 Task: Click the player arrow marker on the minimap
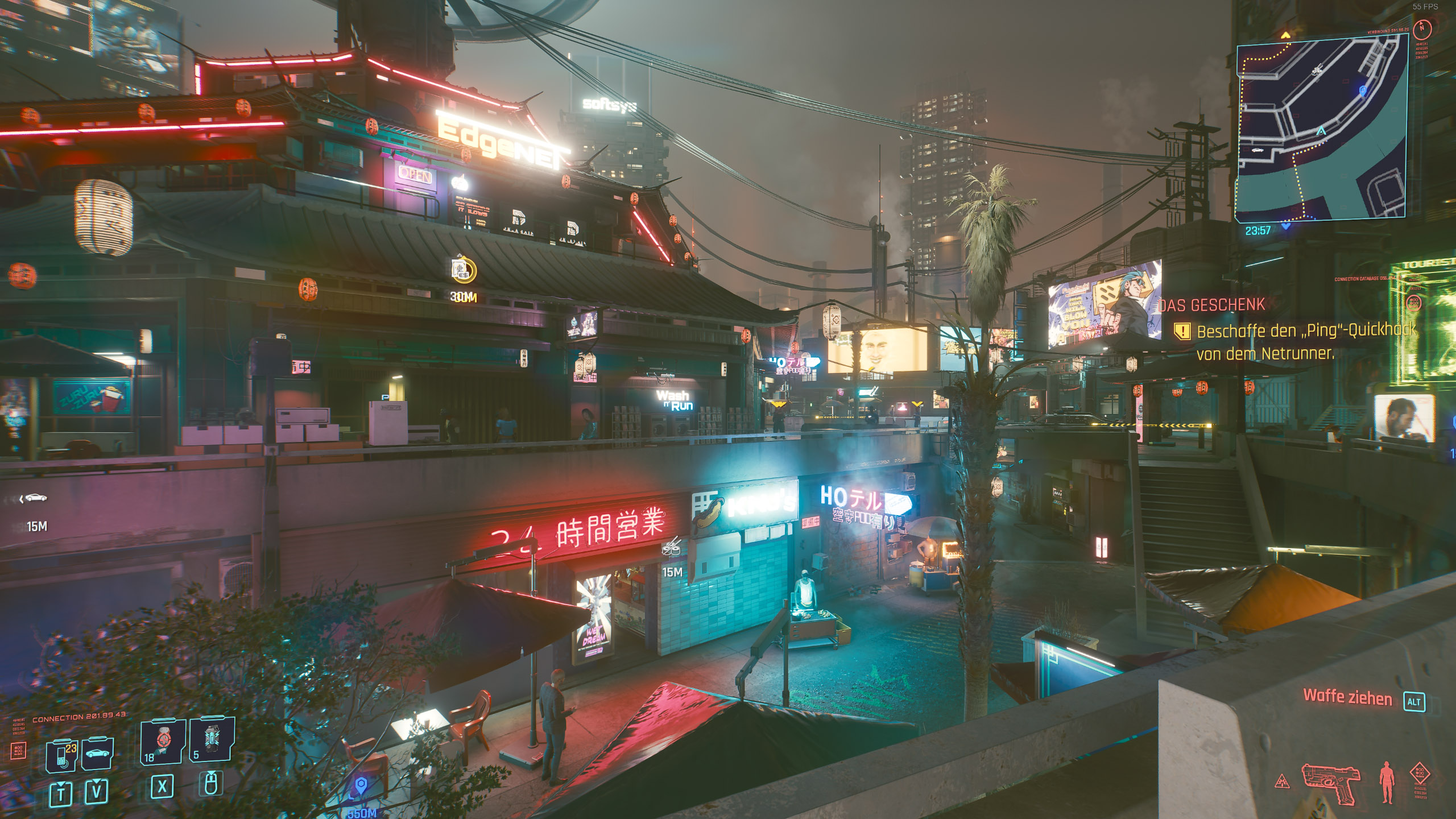(1321, 131)
